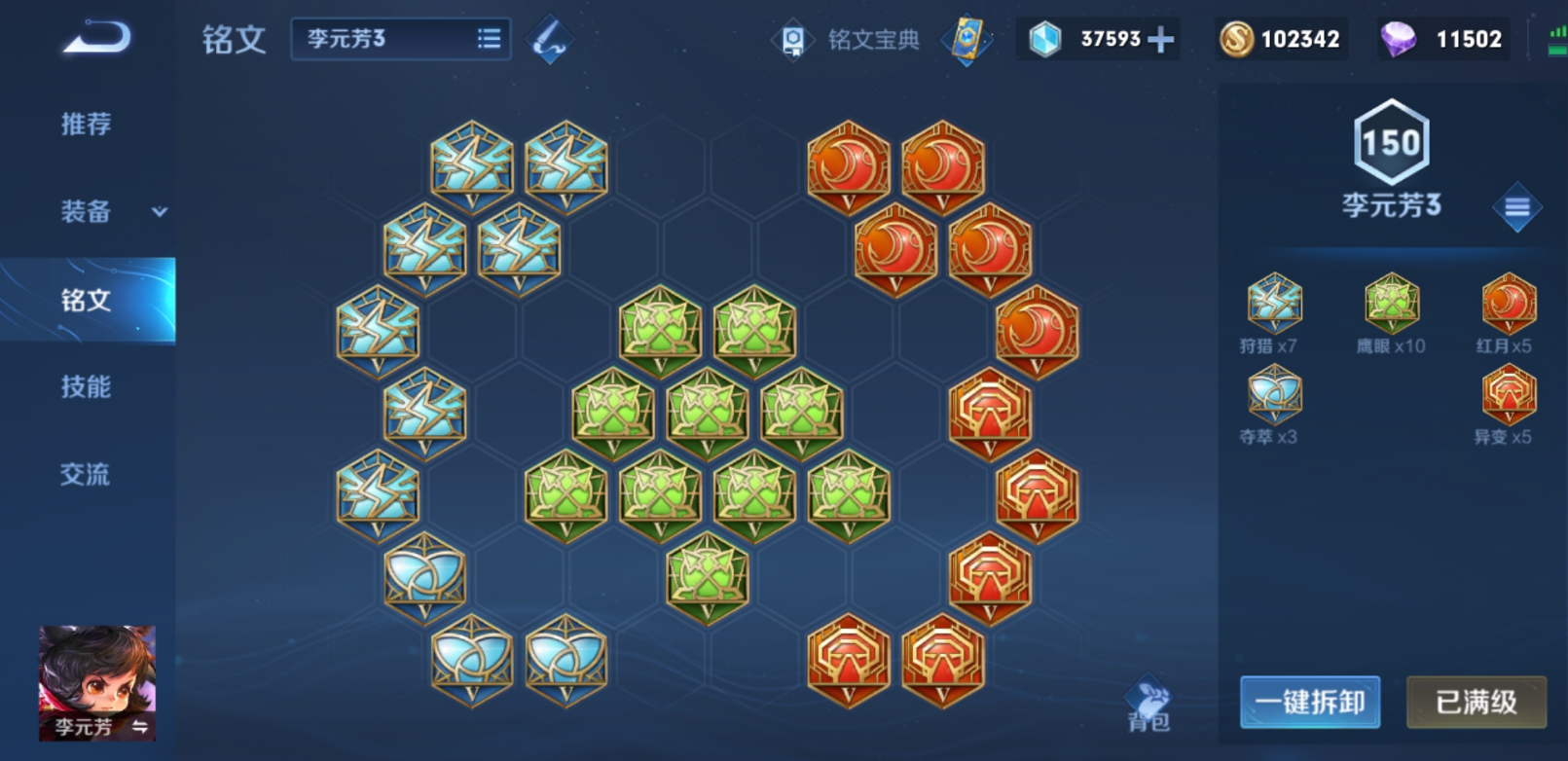
Task: Click the rename pencil icon
Action: 549,40
